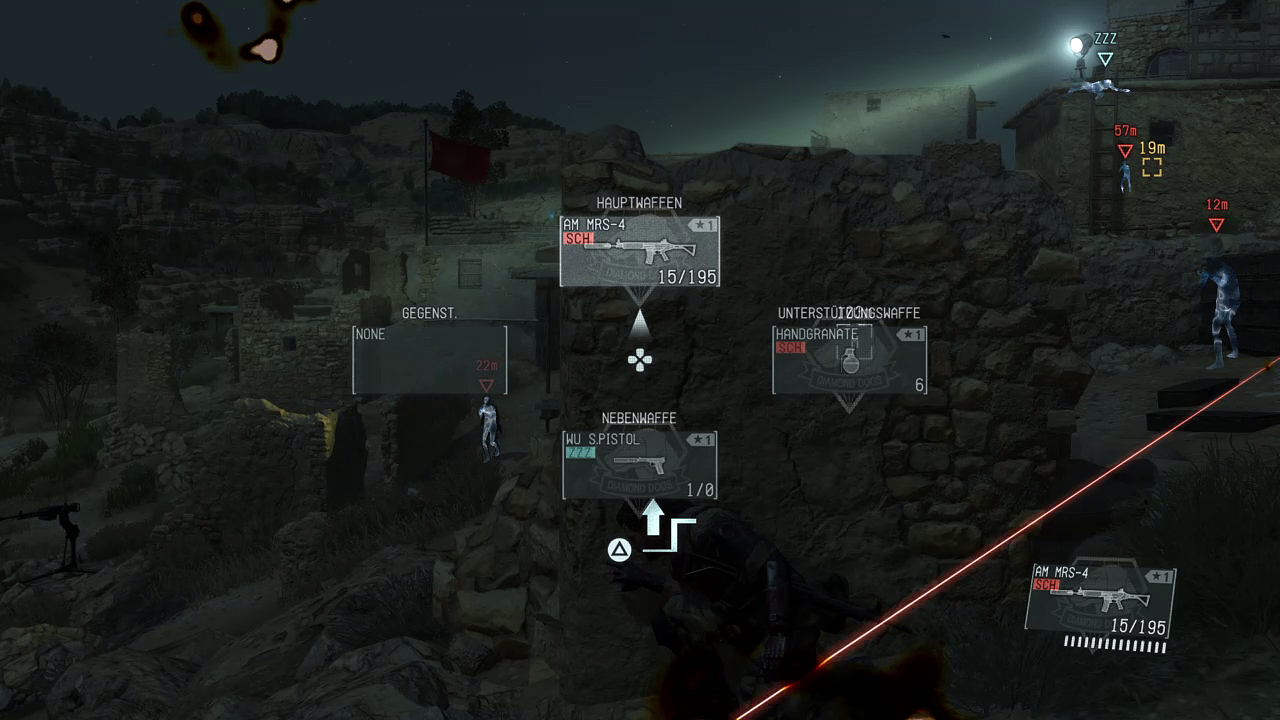1280x720 pixels.
Task: Select the Handgranate support weapon slot
Action: [849, 359]
